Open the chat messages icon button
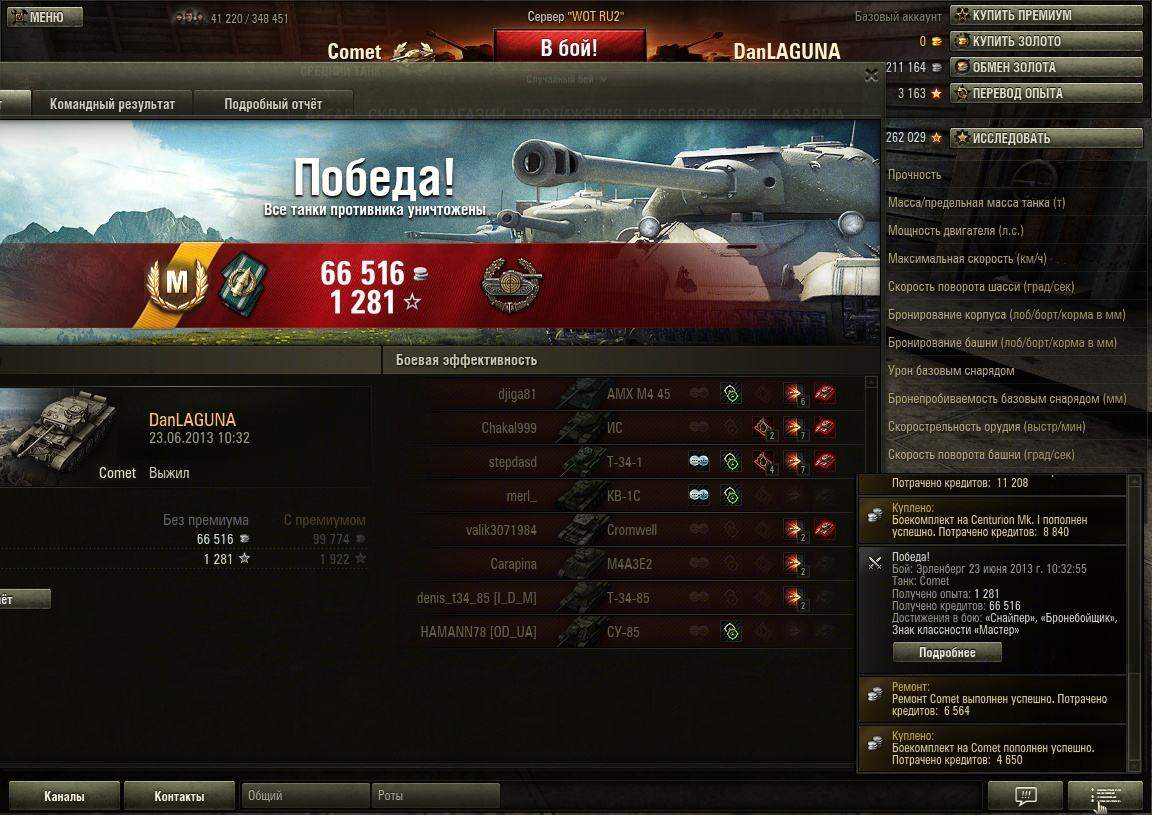The width and height of the screenshot is (1152, 815). pos(1025,797)
